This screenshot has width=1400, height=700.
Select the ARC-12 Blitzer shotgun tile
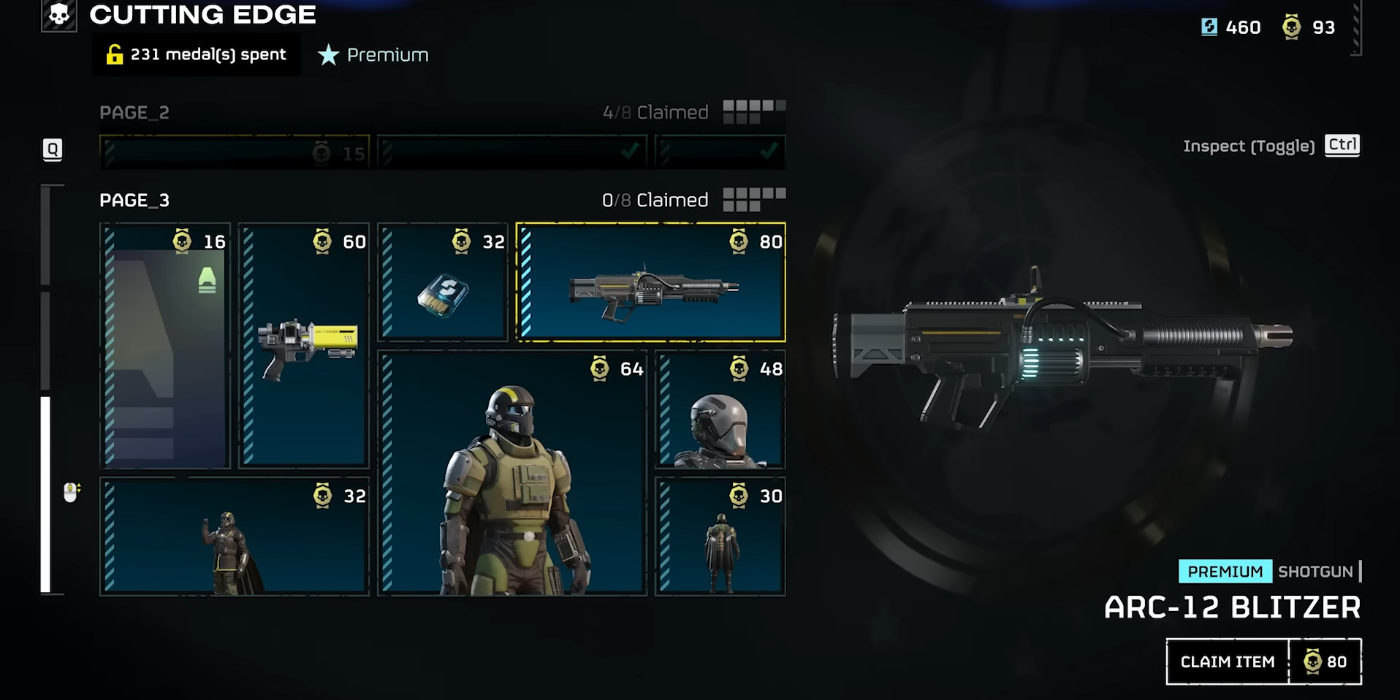(x=651, y=282)
